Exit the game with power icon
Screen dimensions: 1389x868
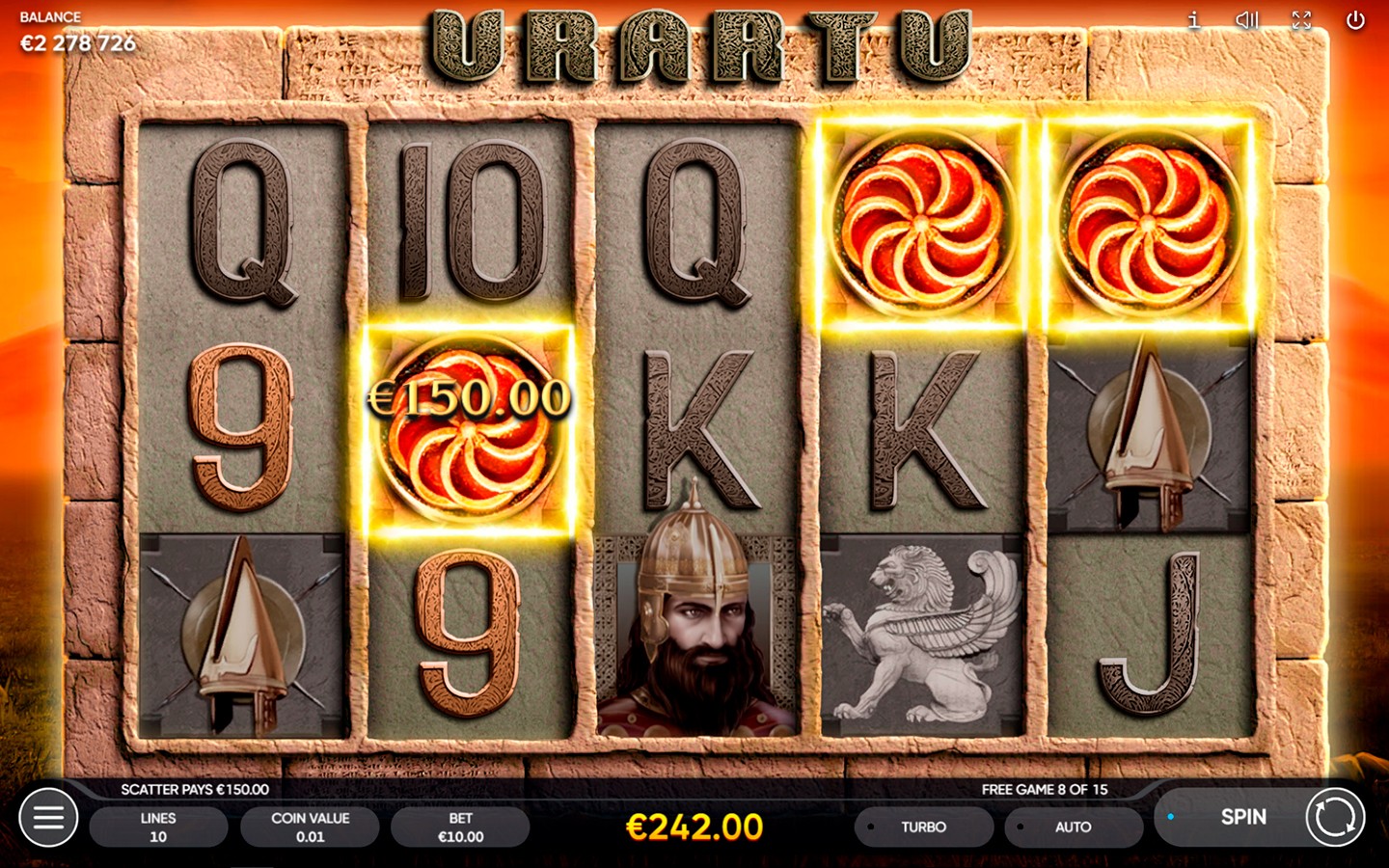1355,20
